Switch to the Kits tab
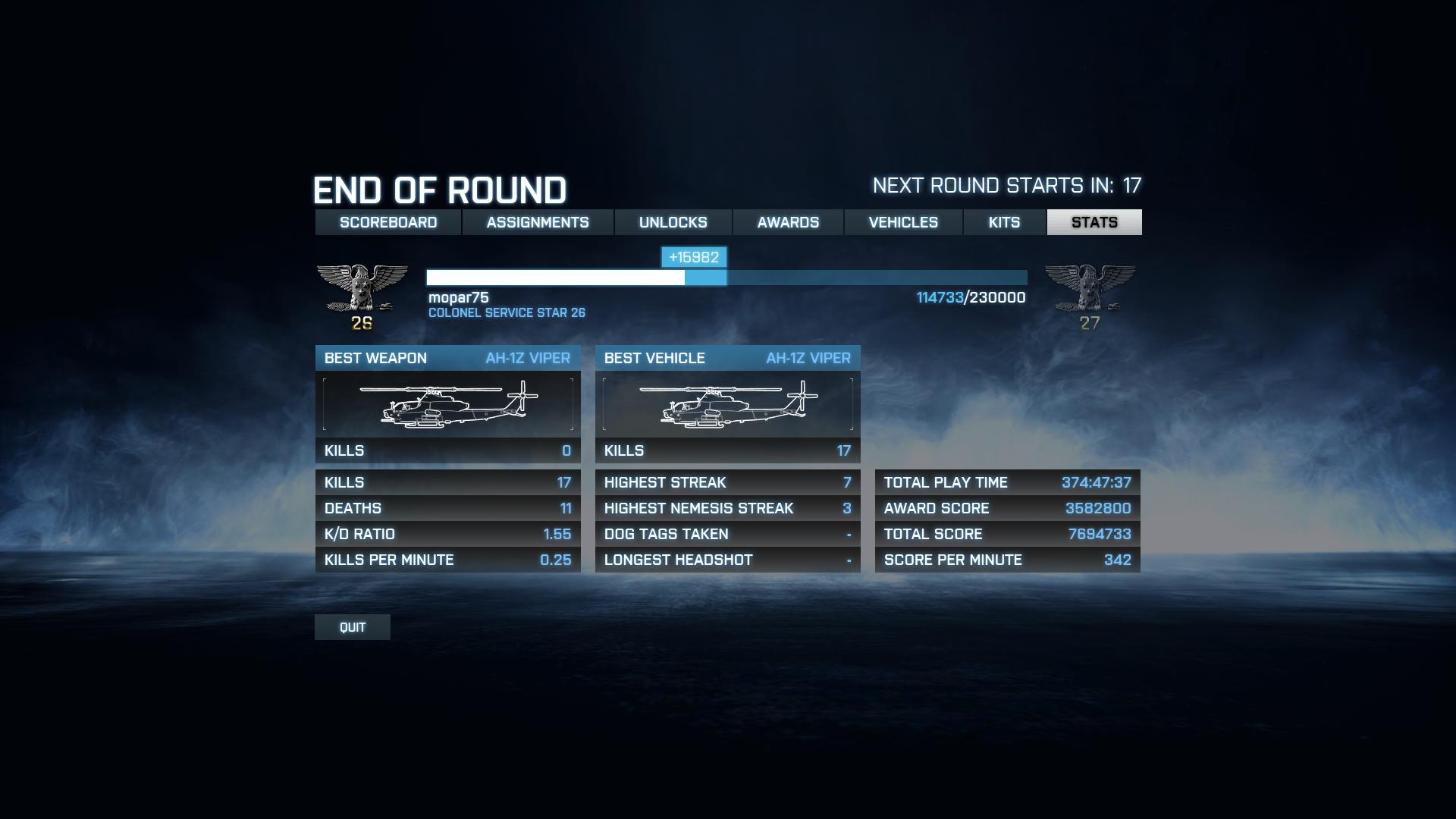Screen dimensions: 1456x819 [1004, 222]
